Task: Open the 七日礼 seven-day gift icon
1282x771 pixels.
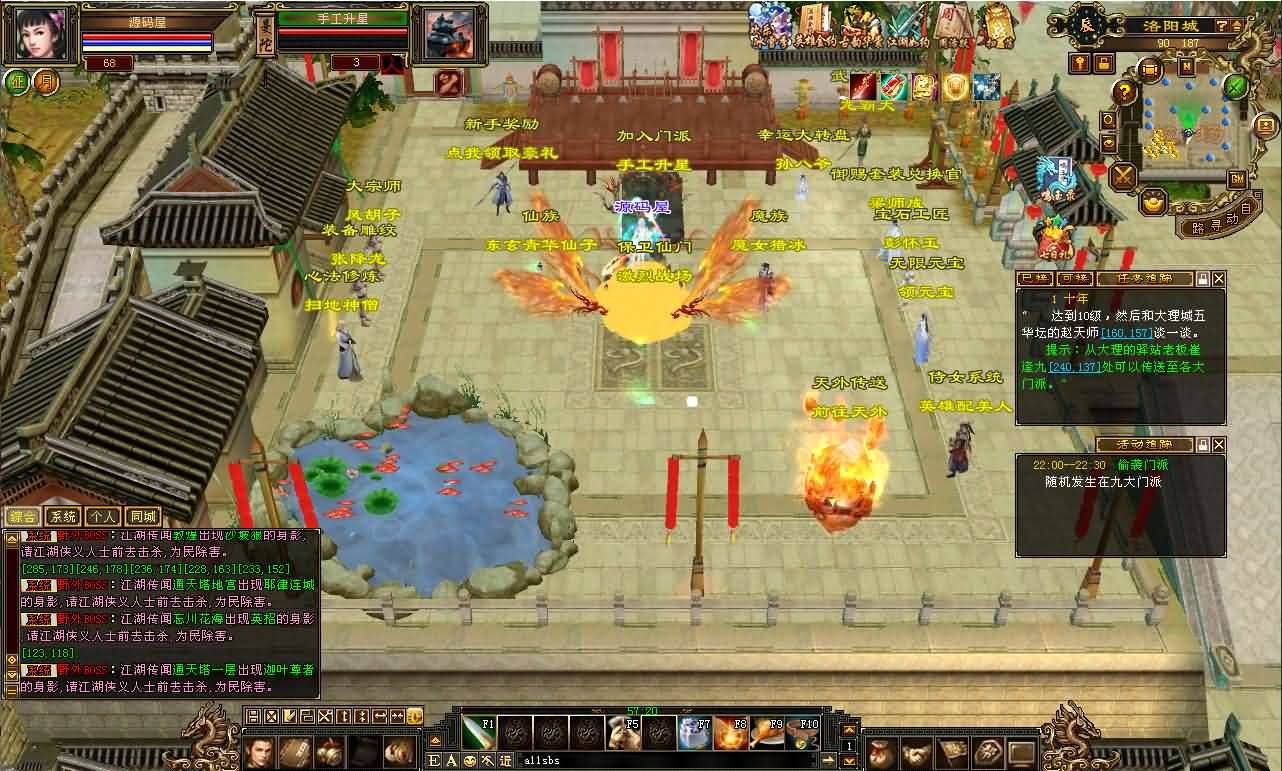Action: pos(1052,238)
